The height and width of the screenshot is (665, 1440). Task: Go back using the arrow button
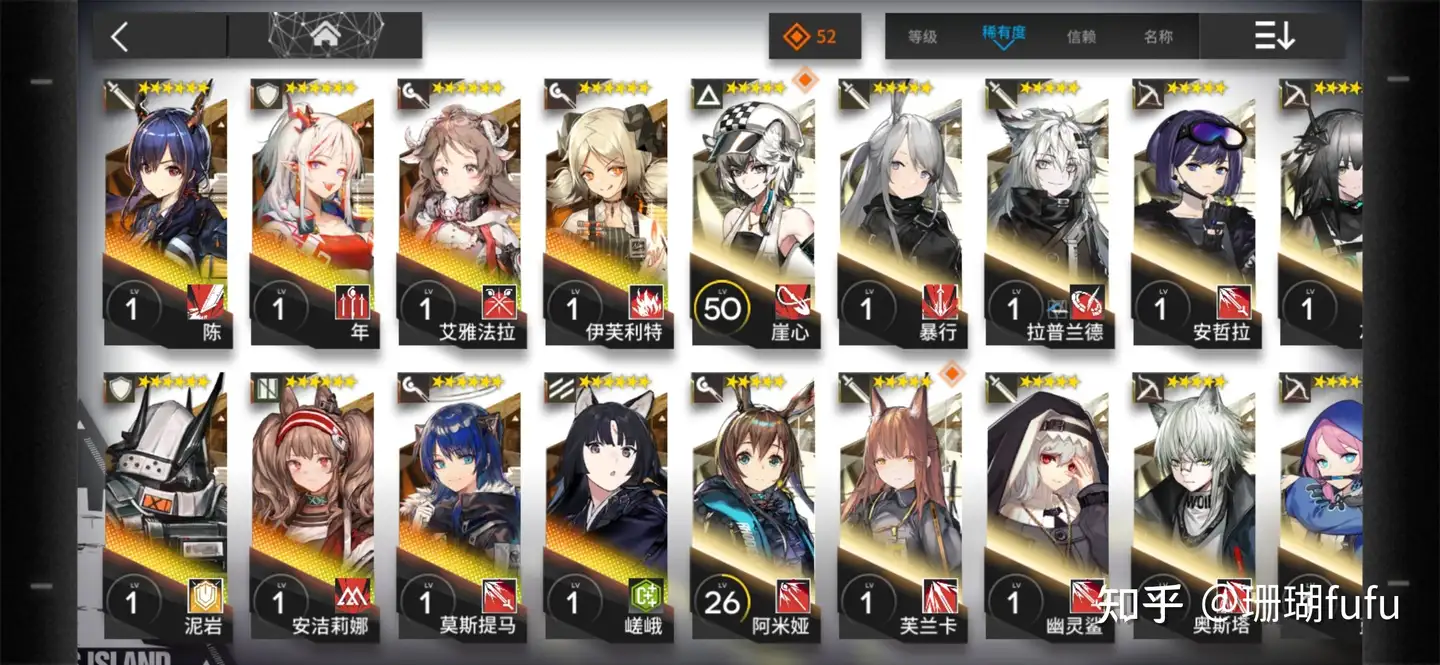click(x=120, y=38)
